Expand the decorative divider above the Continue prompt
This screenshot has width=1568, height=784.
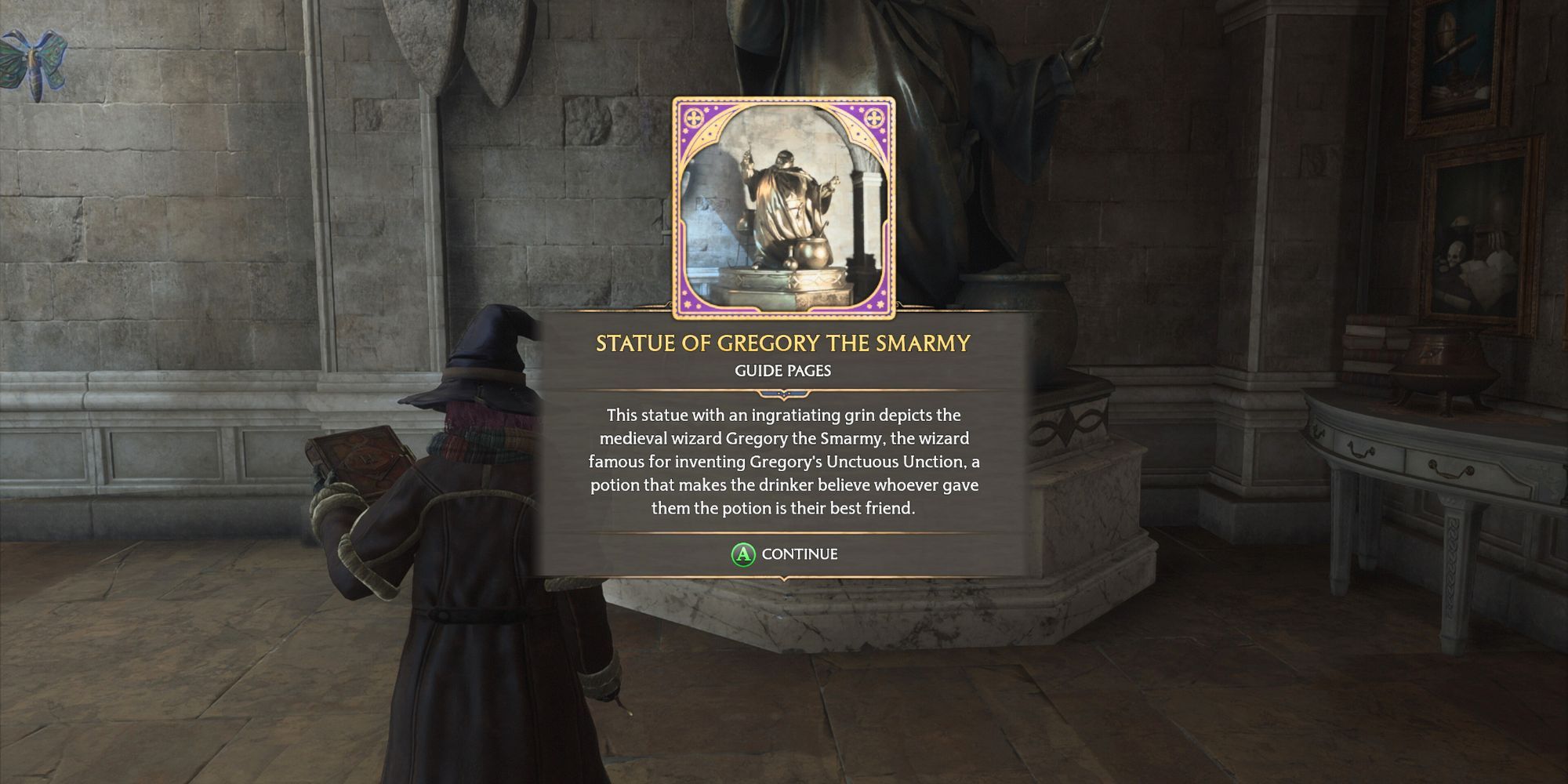point(784,533)
